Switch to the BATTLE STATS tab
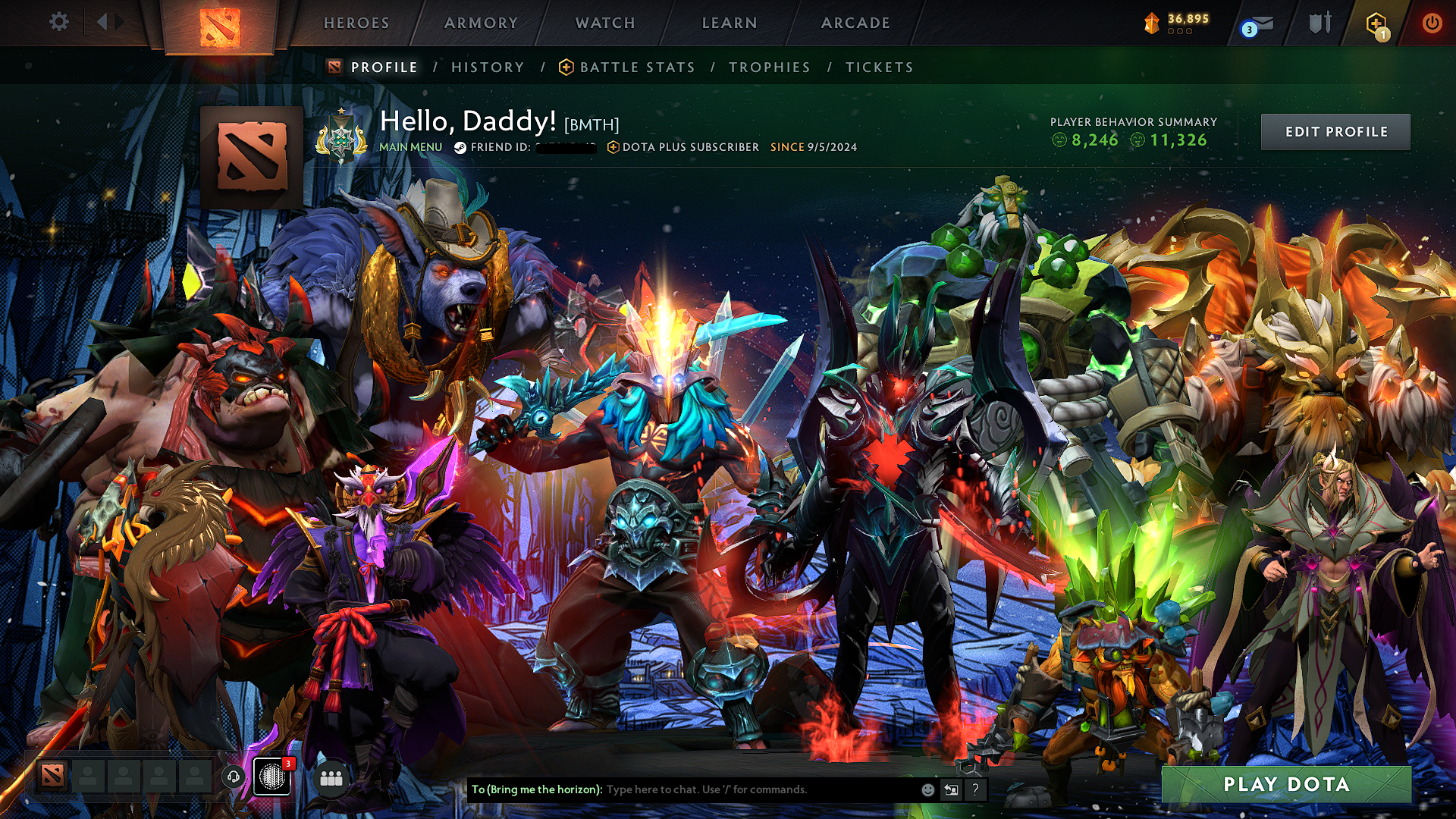This screenshot has width=1456, height=819. click(x=635, y=67)
